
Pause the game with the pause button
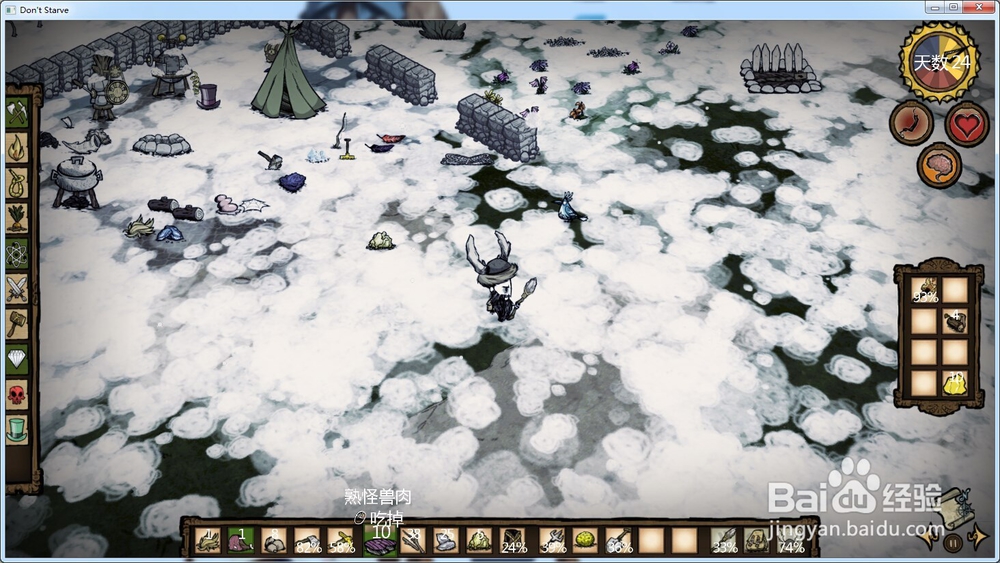(x=953, y=543)
